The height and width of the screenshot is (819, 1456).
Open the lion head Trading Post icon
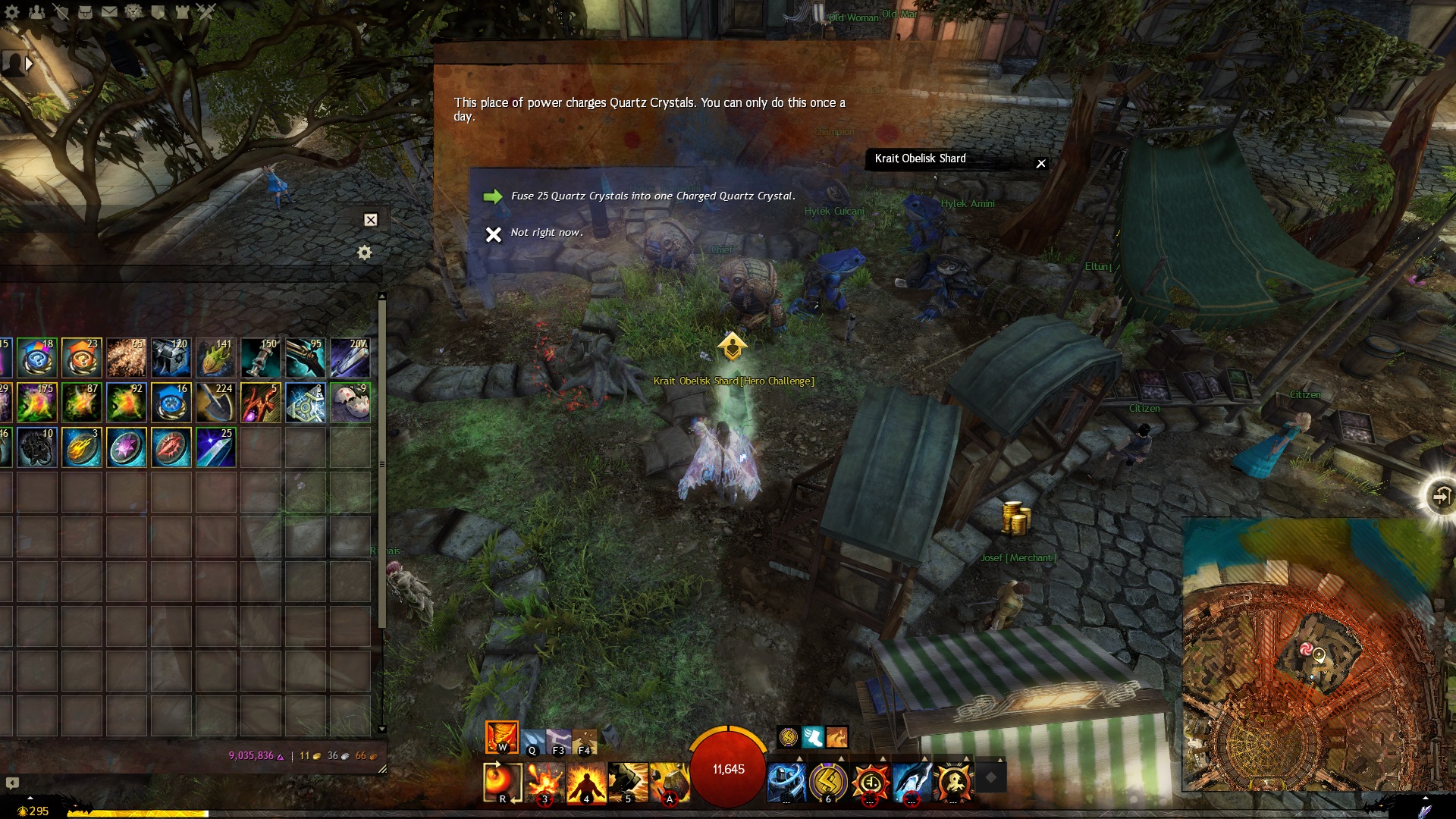coord(133,11)
